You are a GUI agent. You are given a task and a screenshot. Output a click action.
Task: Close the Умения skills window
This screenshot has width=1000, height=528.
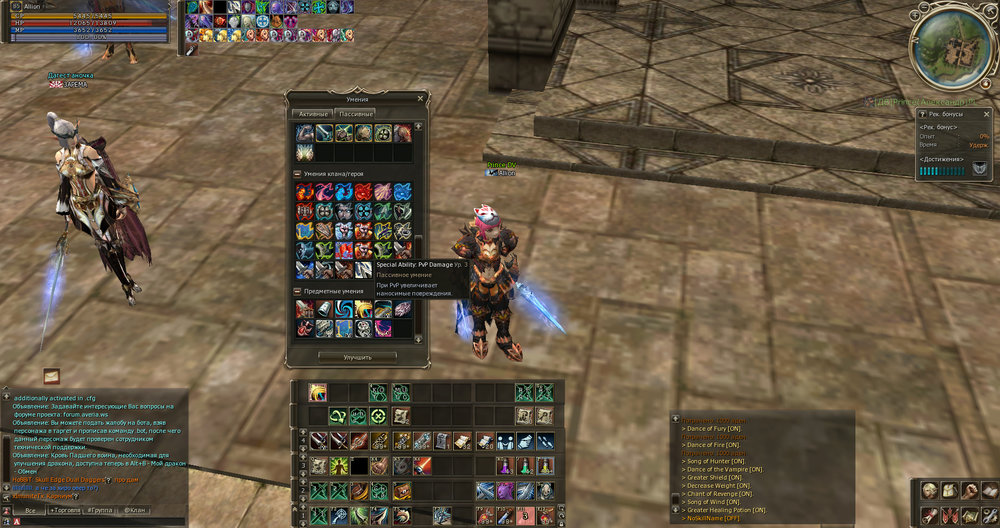coord(420,98)
